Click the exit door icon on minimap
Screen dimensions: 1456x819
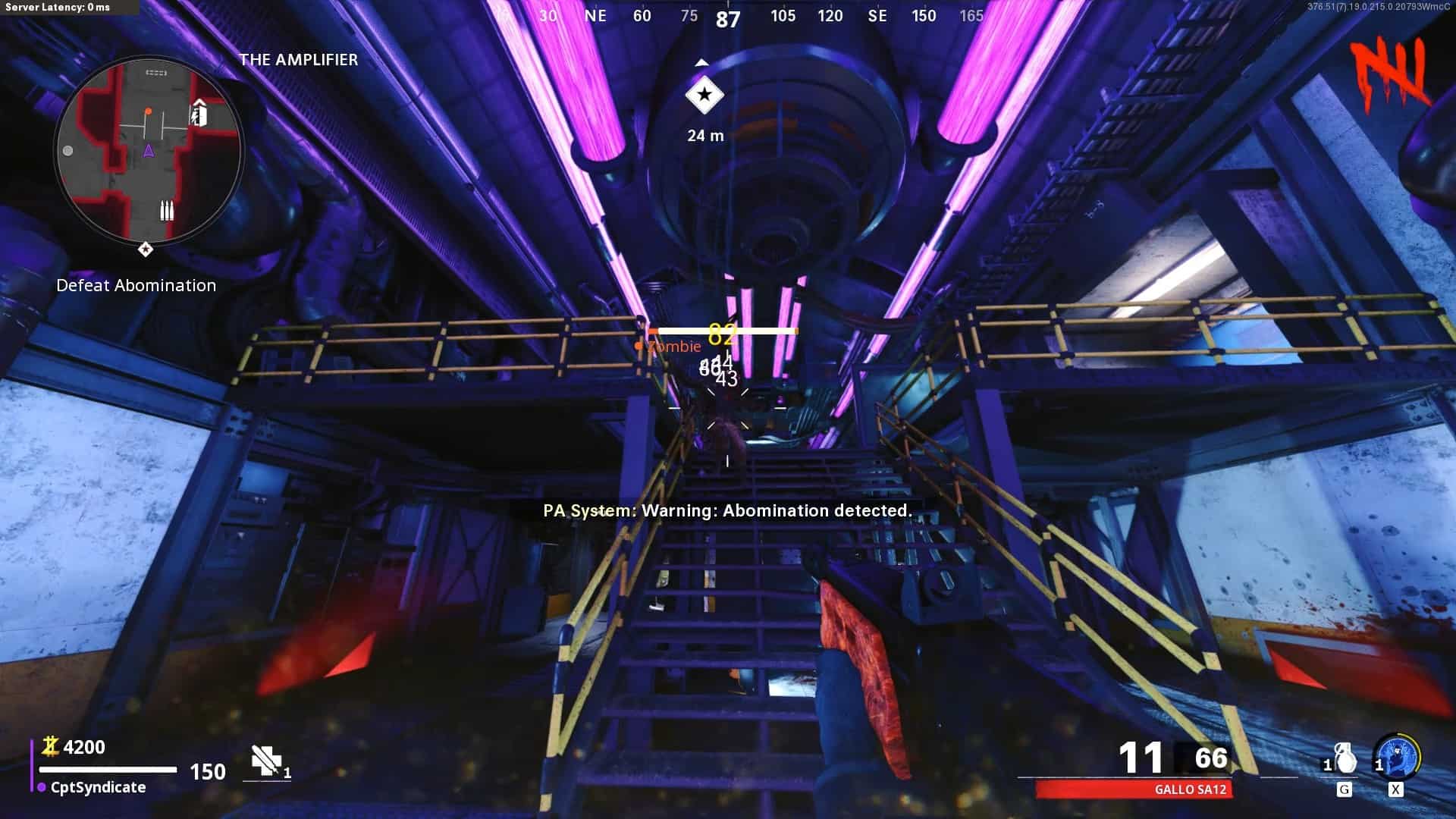pyautogui.click(x=199, y=114)
